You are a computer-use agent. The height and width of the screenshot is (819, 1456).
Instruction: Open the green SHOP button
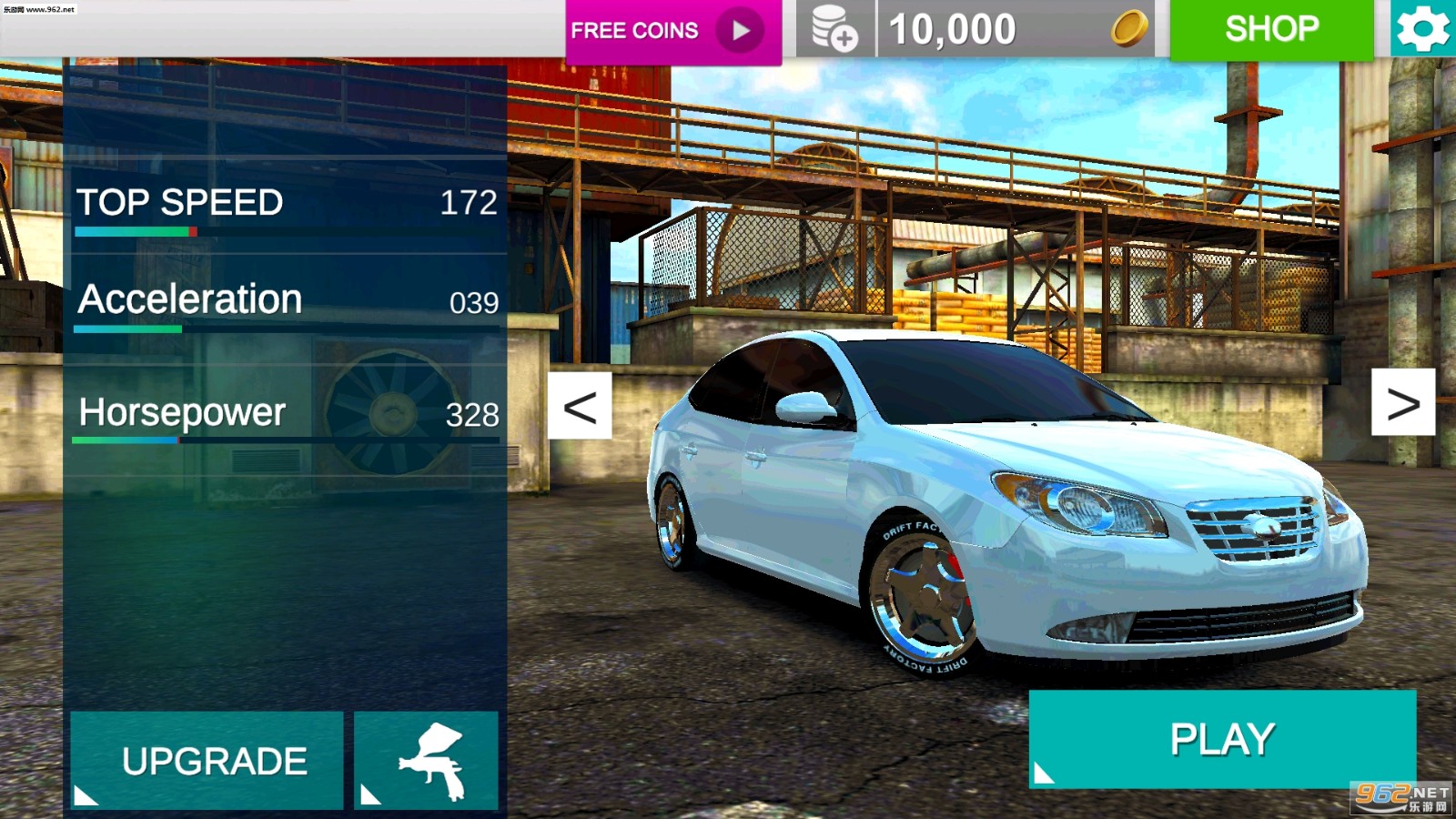1271,29
